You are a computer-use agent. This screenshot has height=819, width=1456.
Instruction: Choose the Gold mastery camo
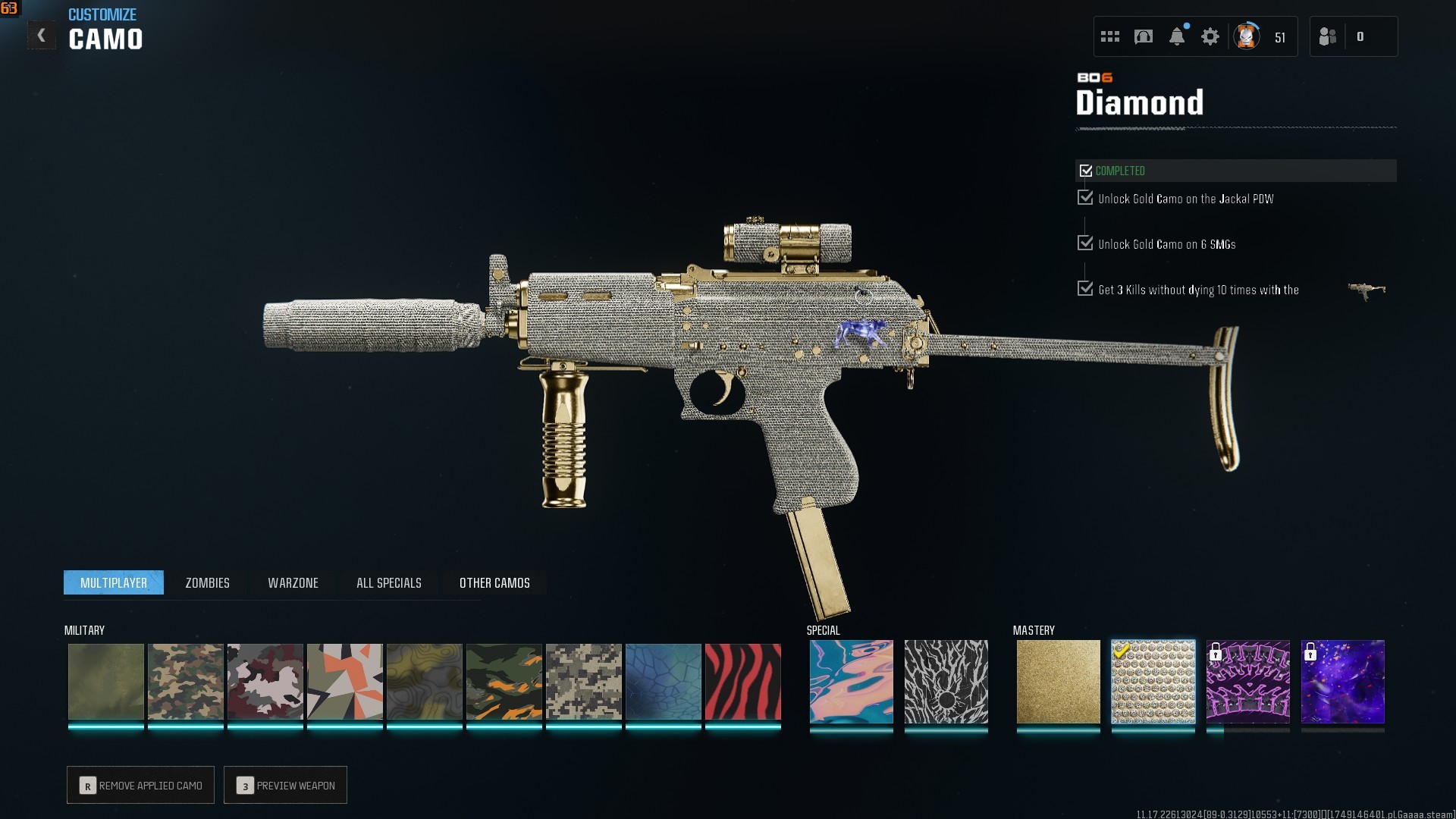1058,681
